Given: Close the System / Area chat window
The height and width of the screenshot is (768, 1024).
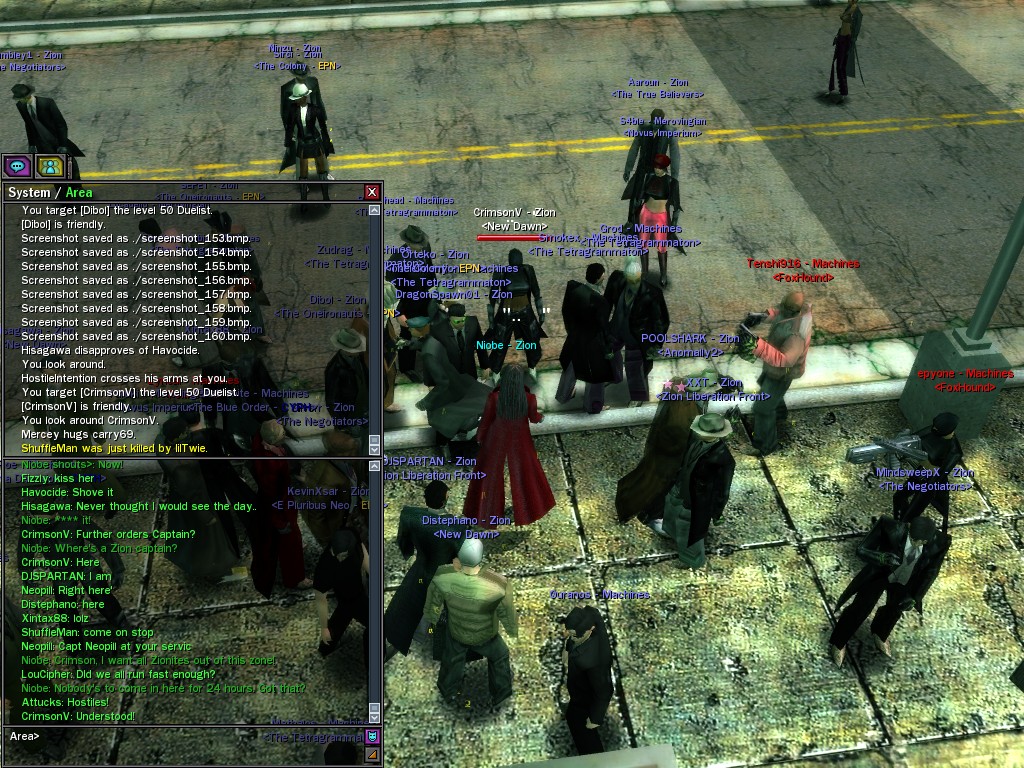Looking at the screenshot, I should click(x=372, y=192).
